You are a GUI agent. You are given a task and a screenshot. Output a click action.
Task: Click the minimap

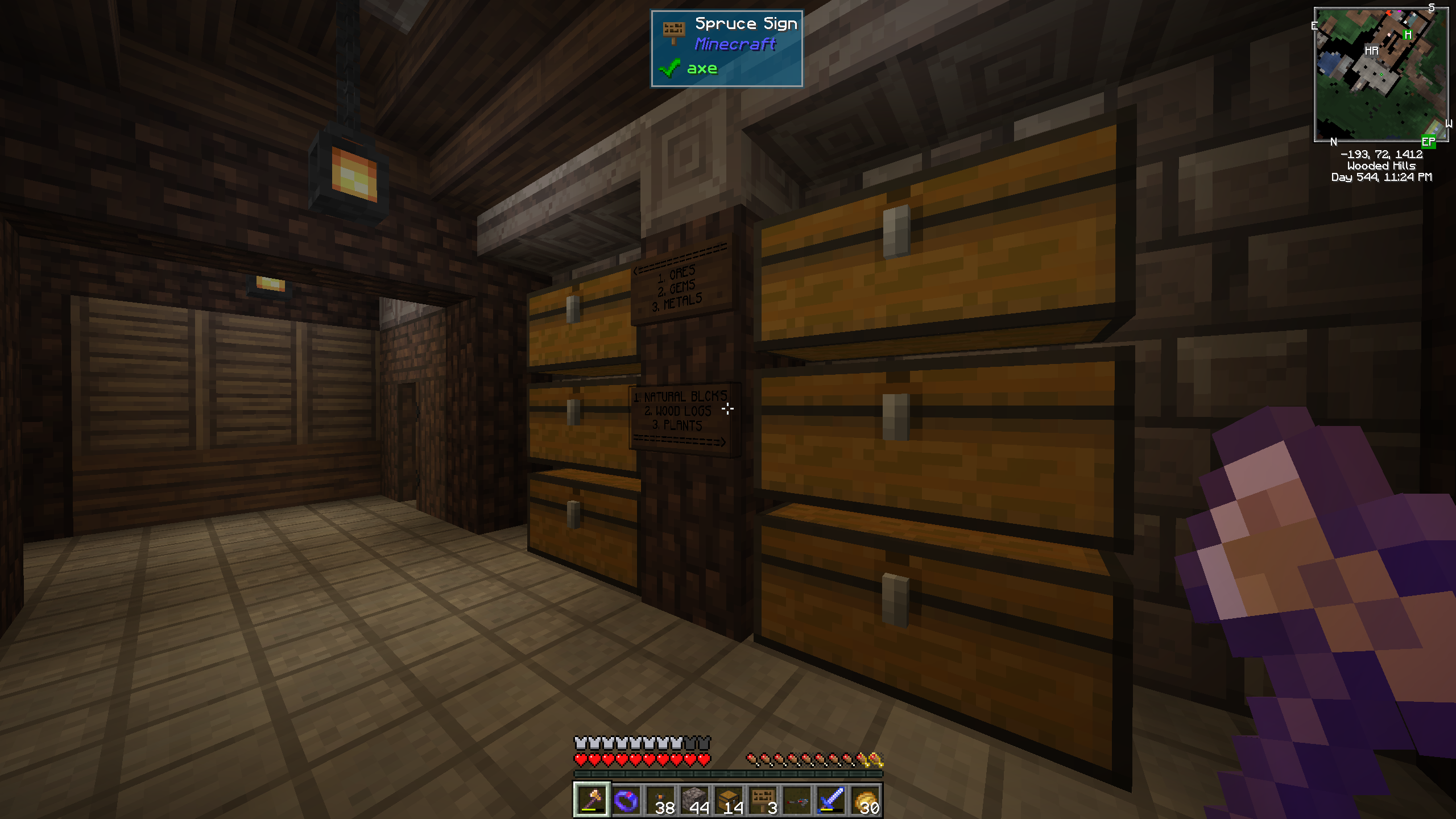(1380, 75)
